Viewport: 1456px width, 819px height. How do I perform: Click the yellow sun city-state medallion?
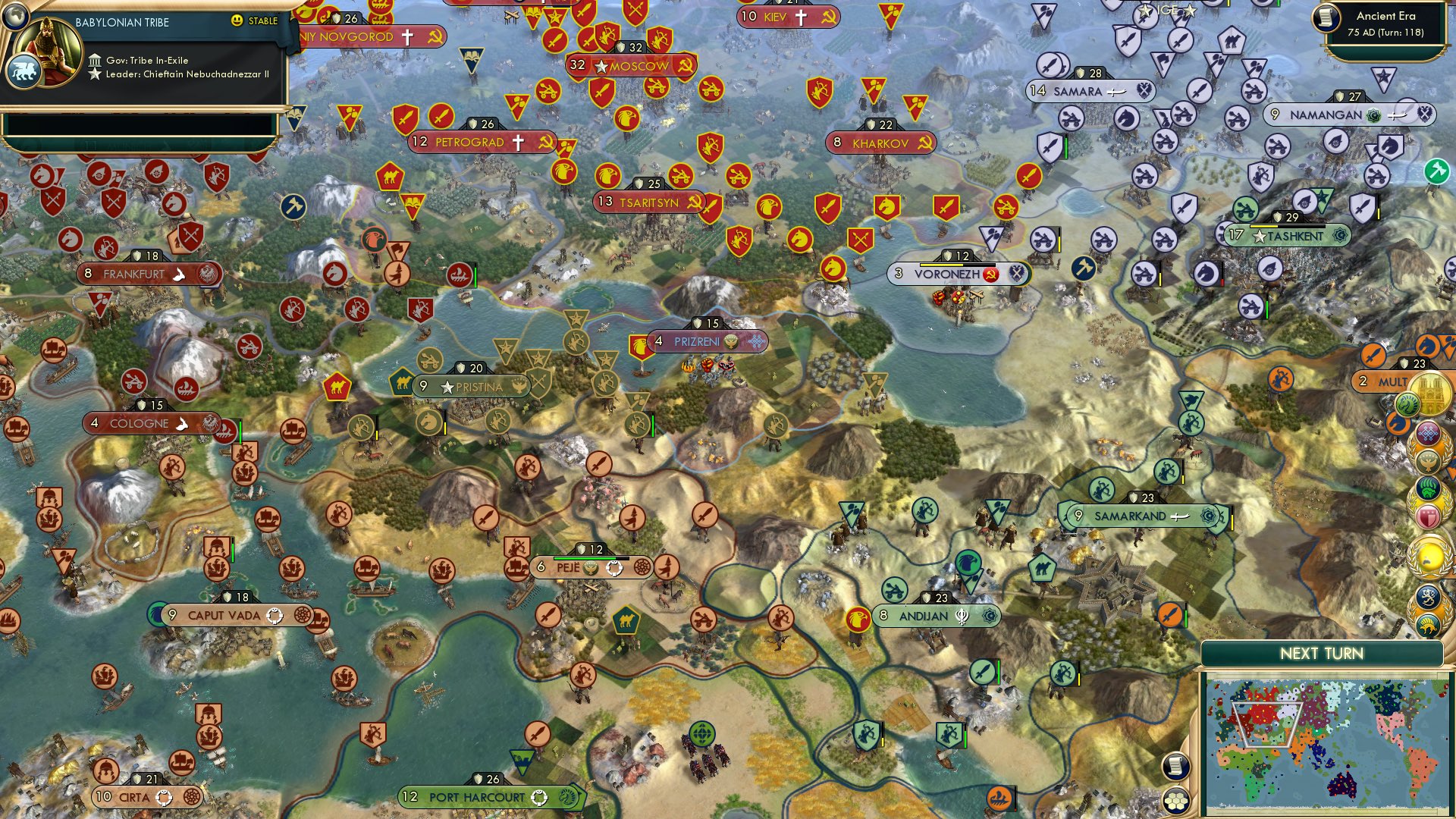pos(1429,554)
